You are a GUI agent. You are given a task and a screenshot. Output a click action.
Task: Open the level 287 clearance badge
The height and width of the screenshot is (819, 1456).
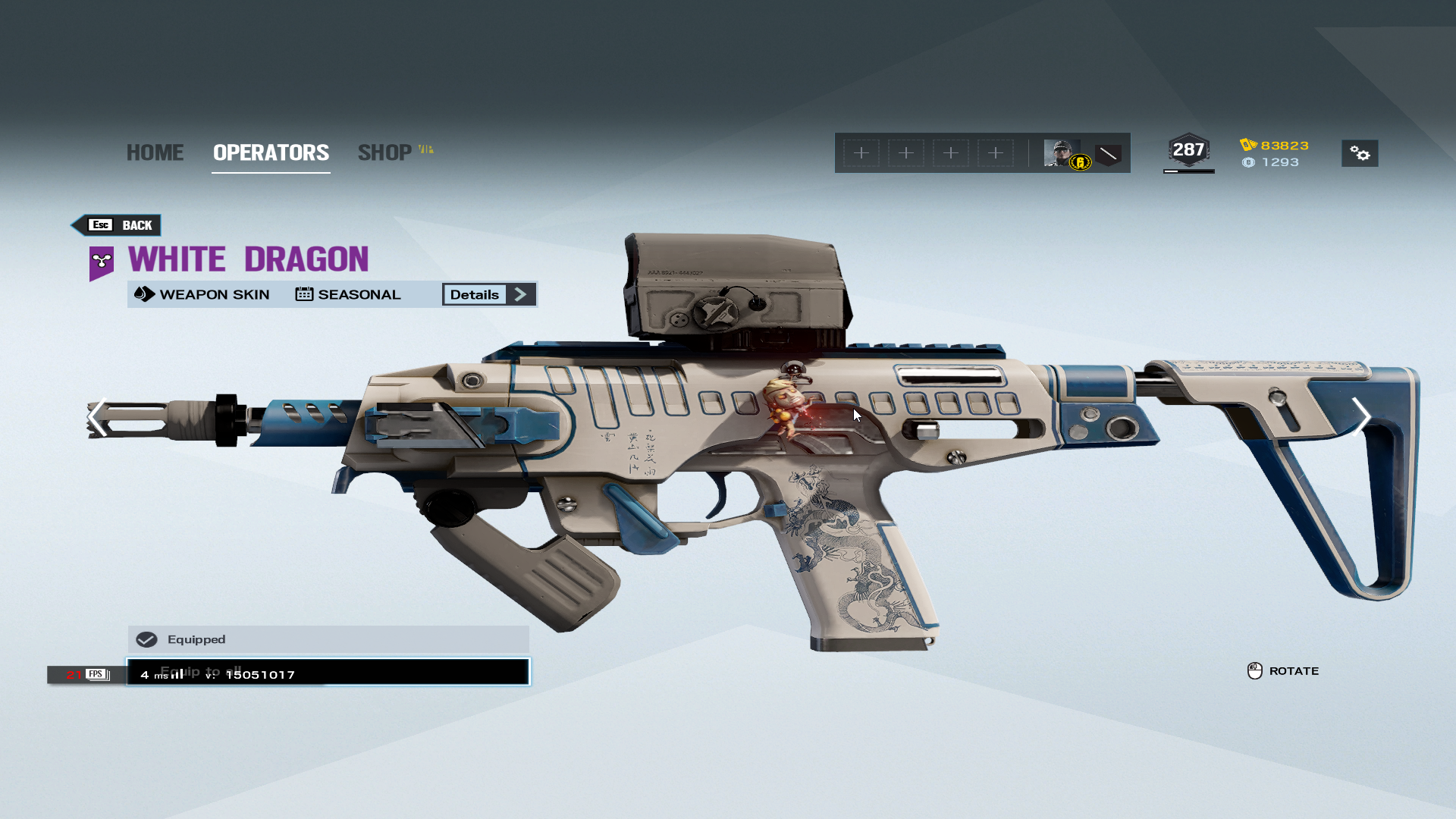coord(1188,151)
